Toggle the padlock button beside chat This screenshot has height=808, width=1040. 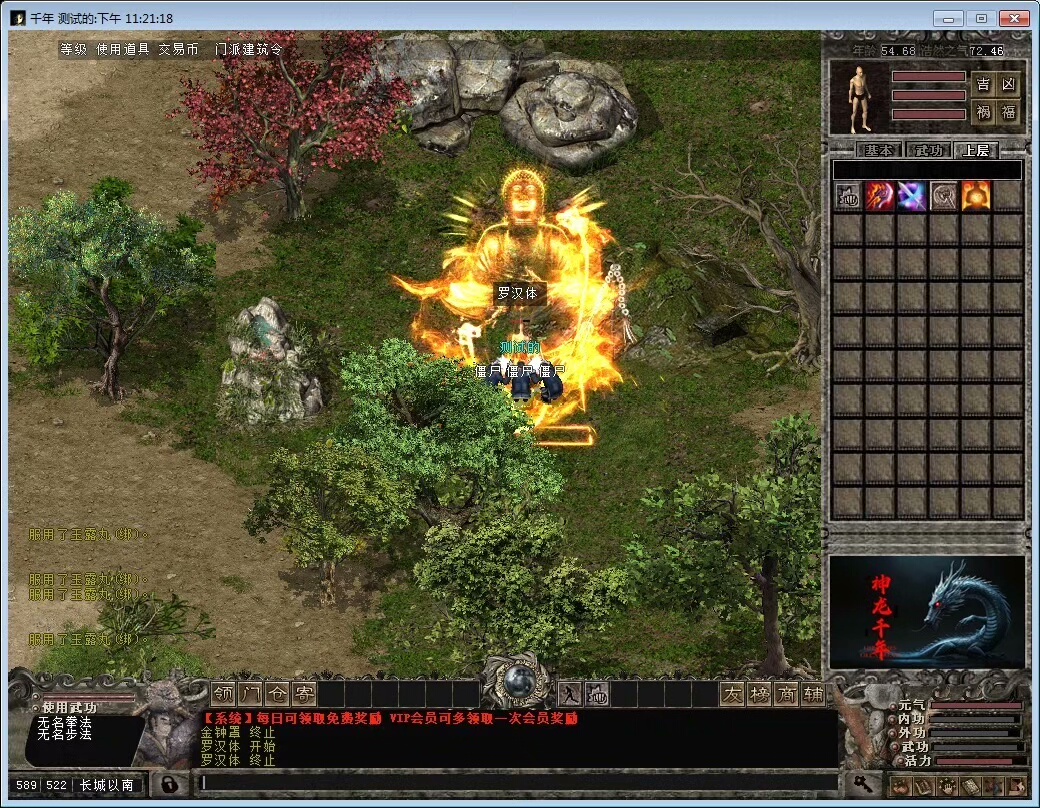click(171, 783)
